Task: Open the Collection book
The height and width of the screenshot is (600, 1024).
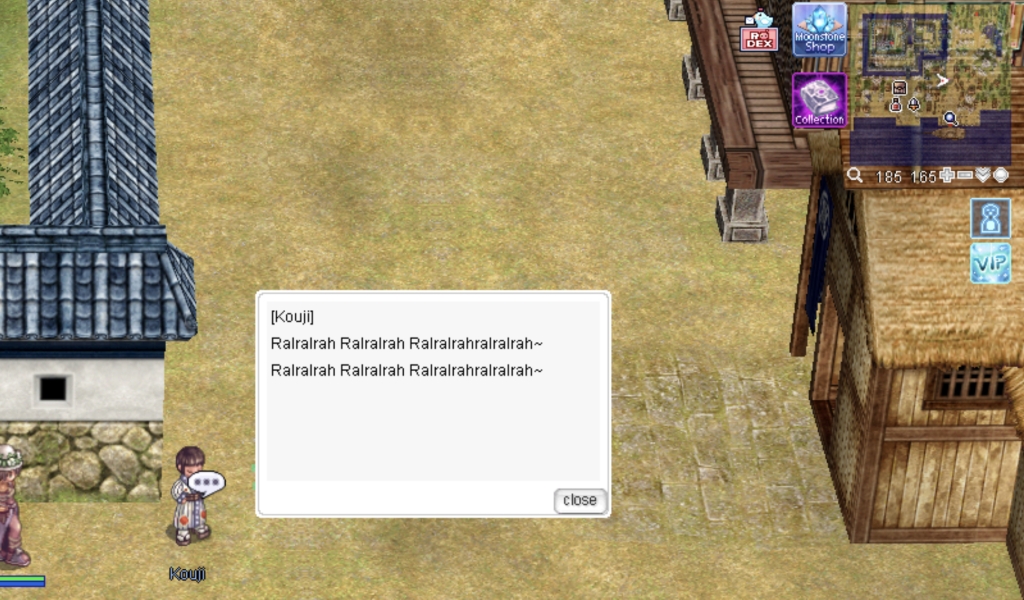Action: tap(819, 101)
